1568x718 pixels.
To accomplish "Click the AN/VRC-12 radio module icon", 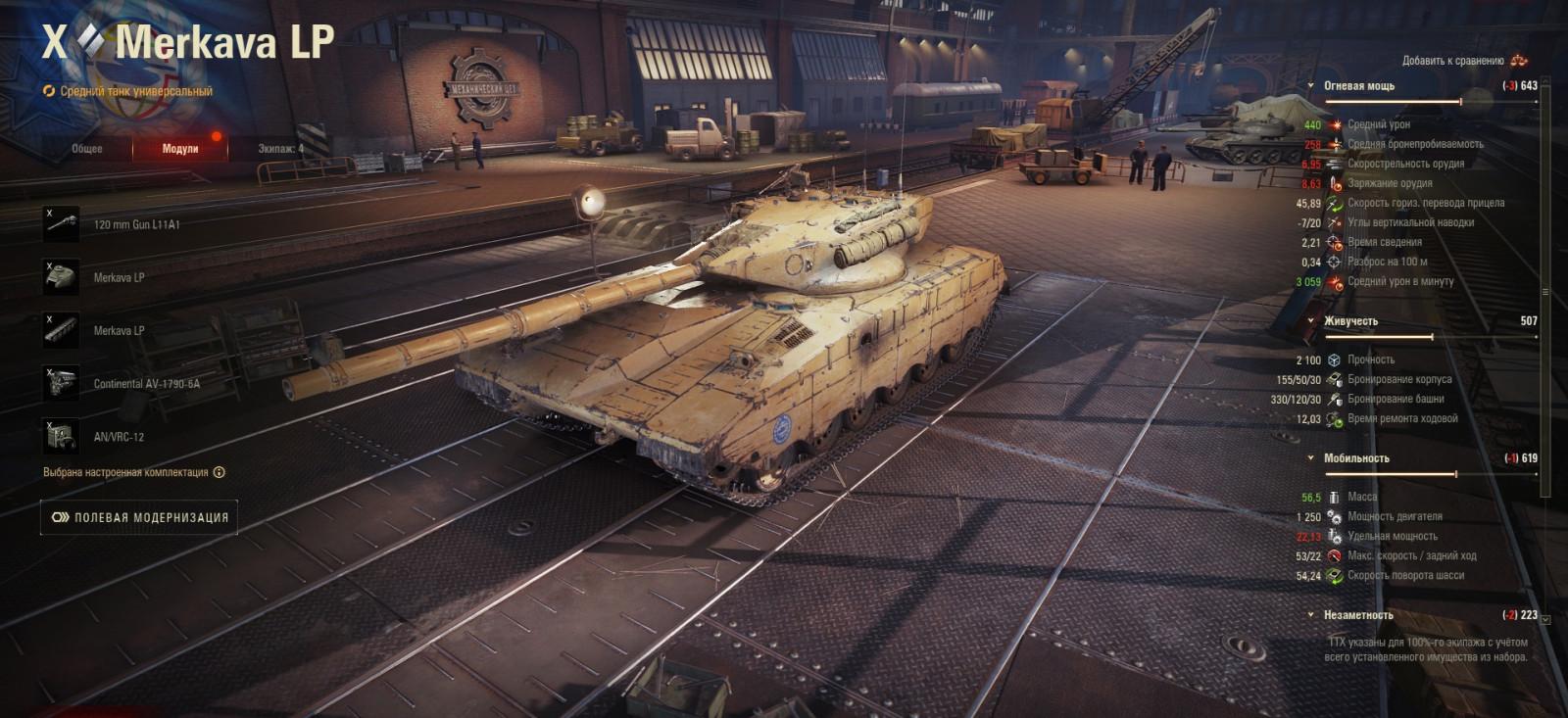I will (61, 434).
